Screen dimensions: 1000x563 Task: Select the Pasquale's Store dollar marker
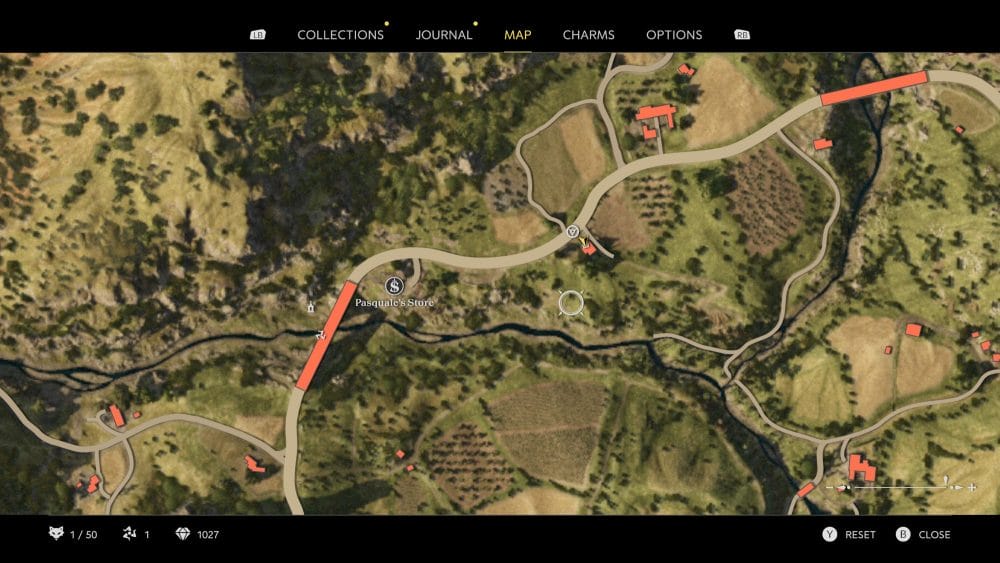394,286
